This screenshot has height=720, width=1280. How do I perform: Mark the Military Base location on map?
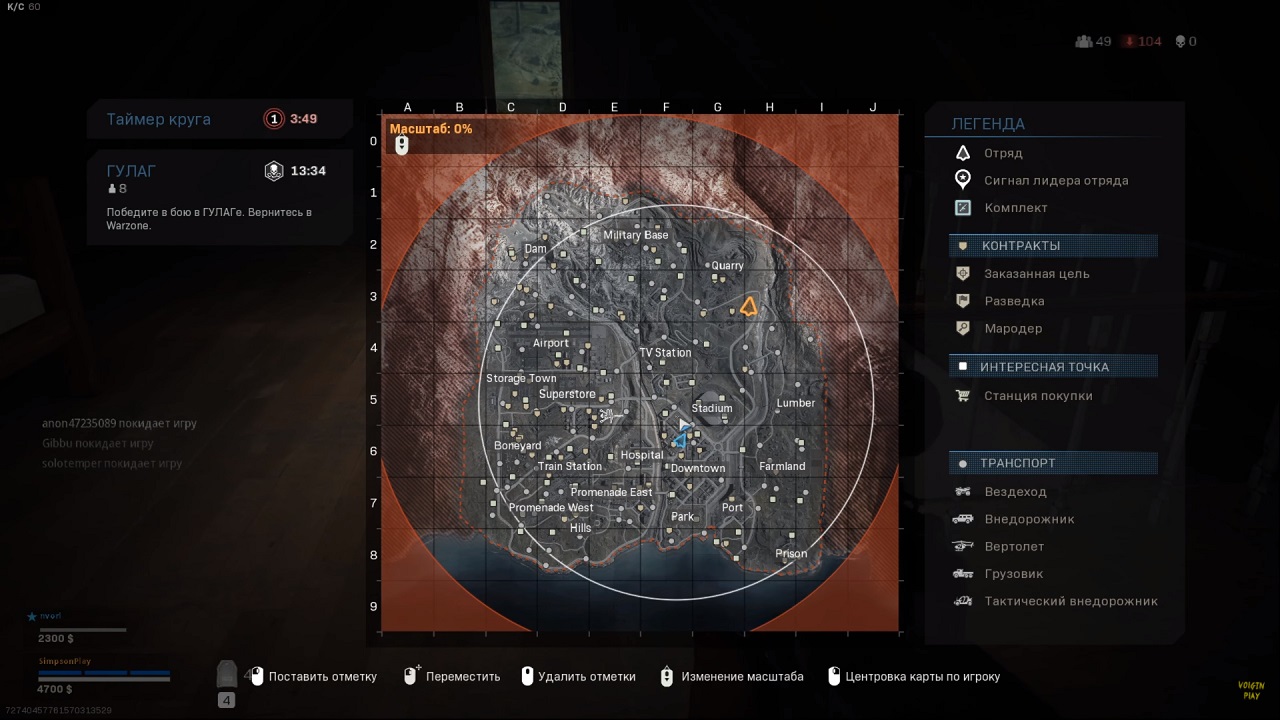[x=635, y=236]
